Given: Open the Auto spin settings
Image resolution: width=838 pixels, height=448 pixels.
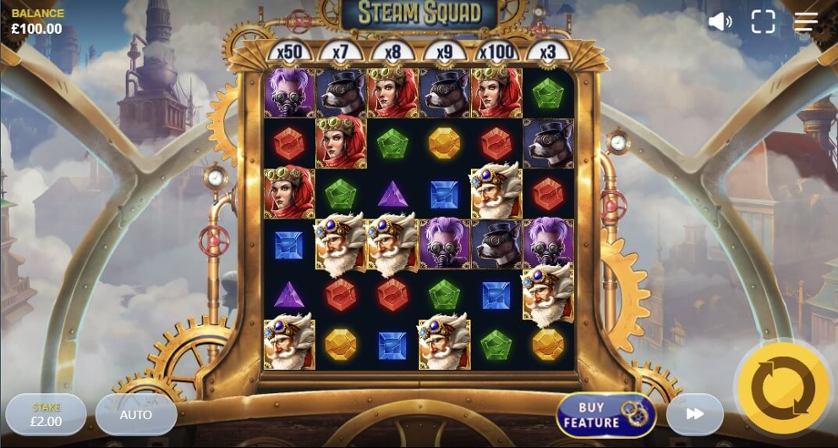Looking at the screenshot, I should [136, 414].
